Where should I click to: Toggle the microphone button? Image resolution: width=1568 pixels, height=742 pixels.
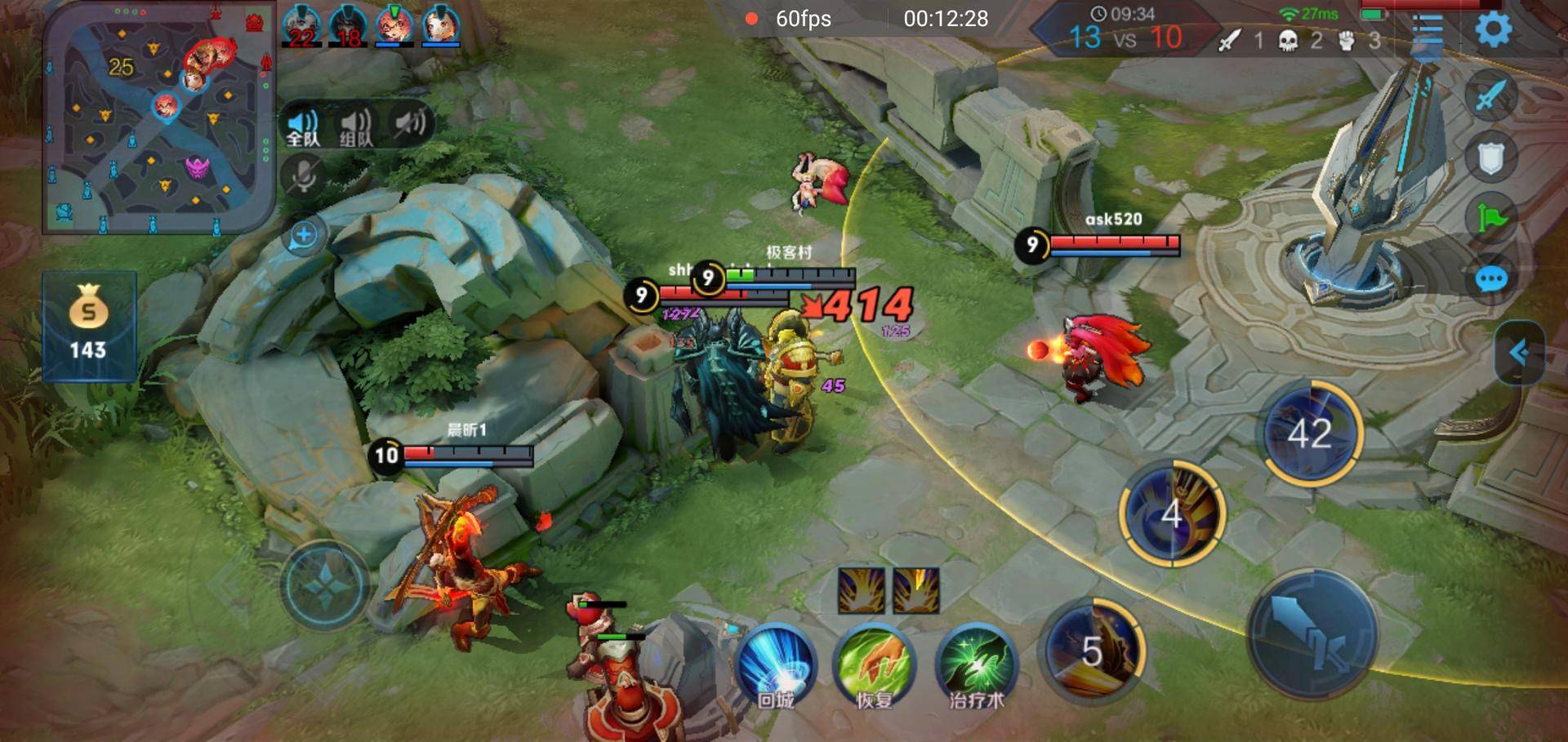(304, 176)
